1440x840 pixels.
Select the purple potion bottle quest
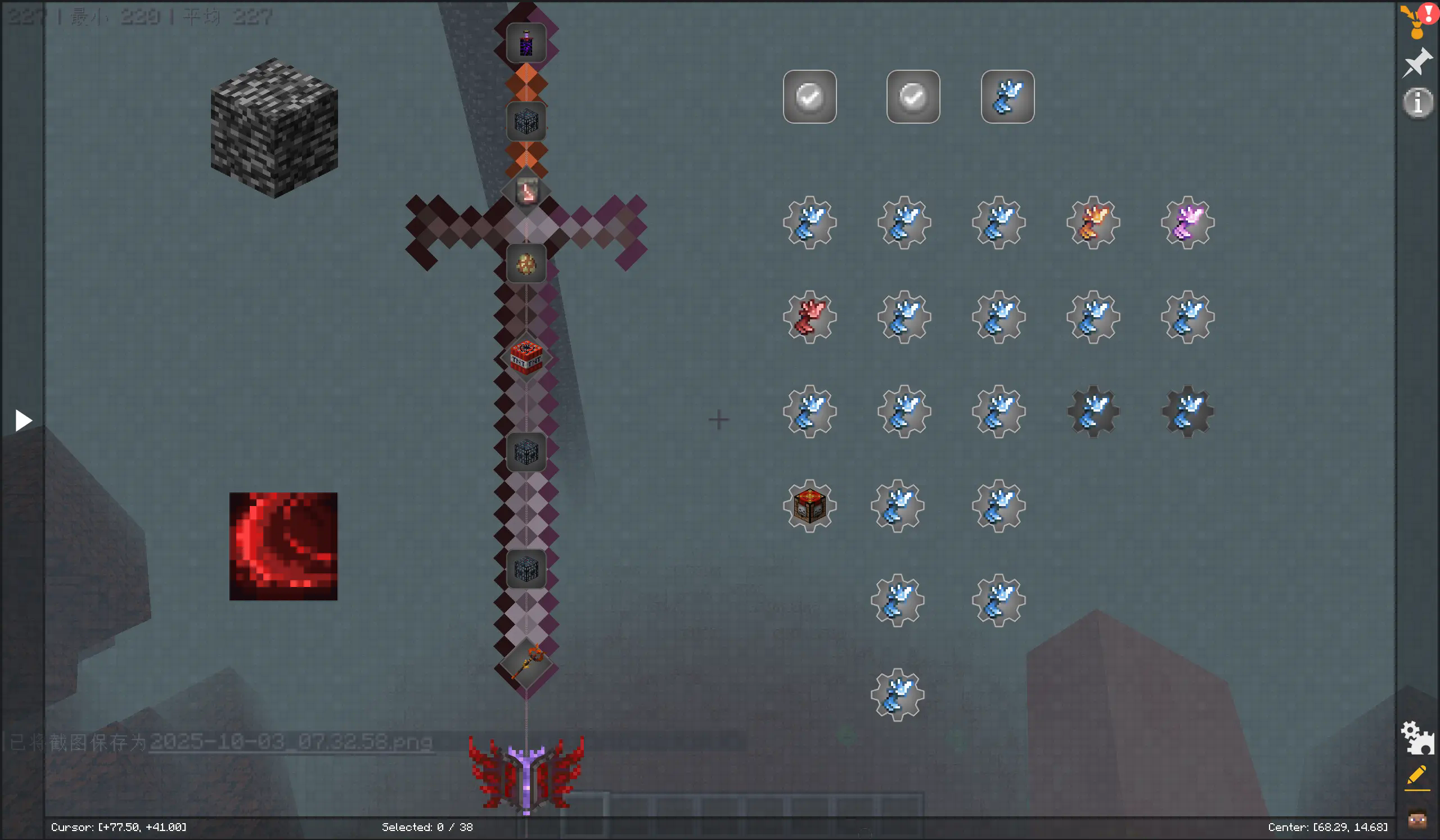tap(526, 43)
